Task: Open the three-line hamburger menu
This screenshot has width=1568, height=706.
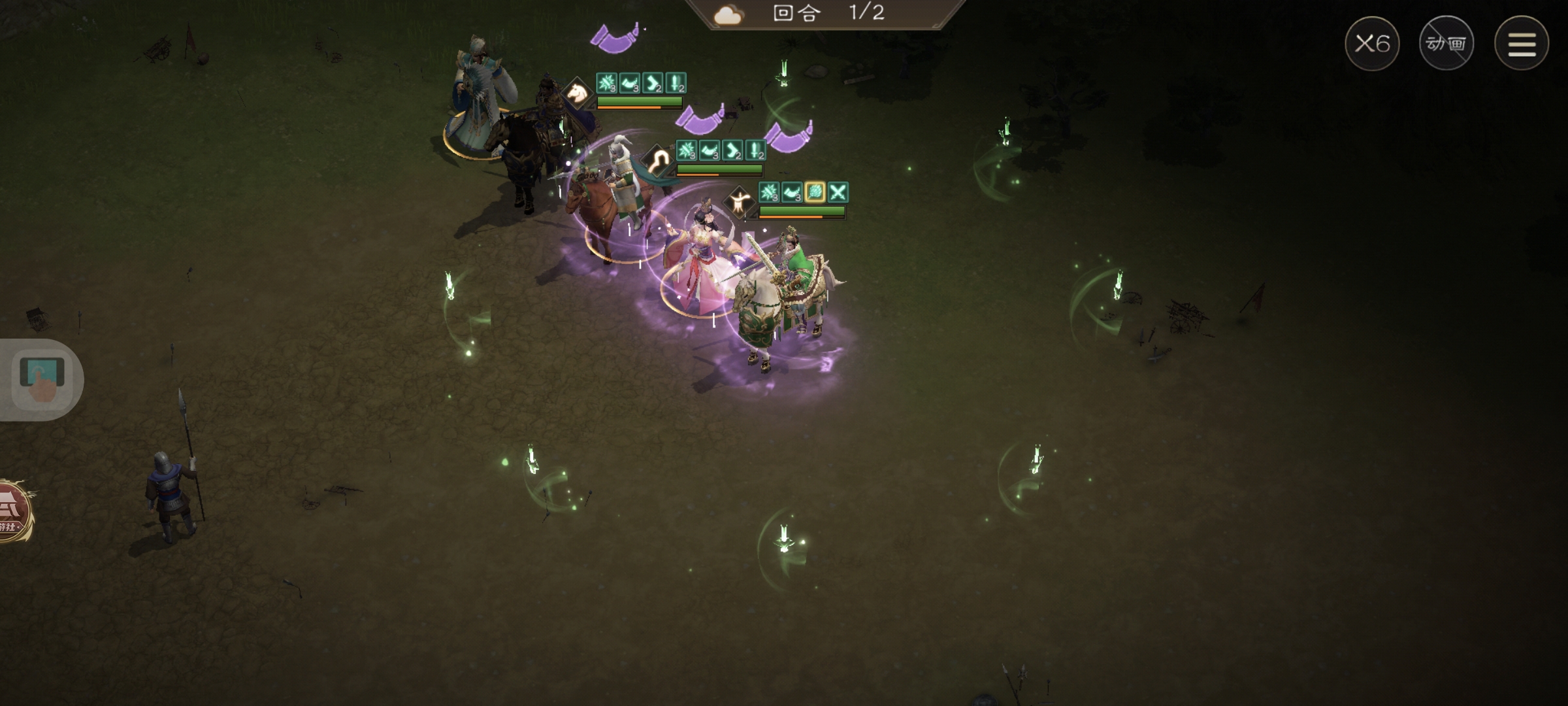Action: [x=1522, y=44]
